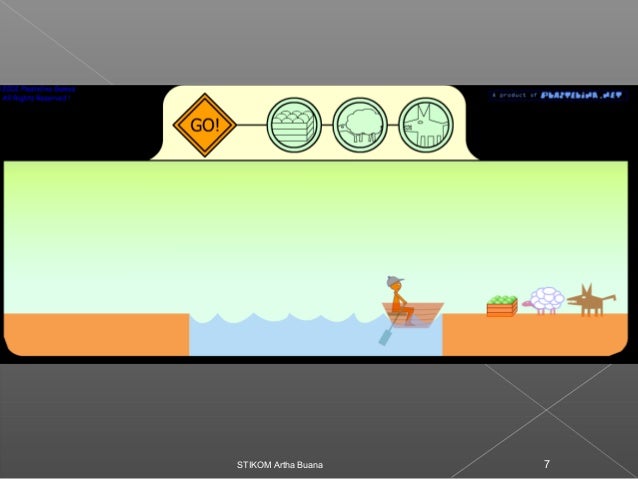
Task: Click the orange GO! sign
Action: tap(203, 126)
